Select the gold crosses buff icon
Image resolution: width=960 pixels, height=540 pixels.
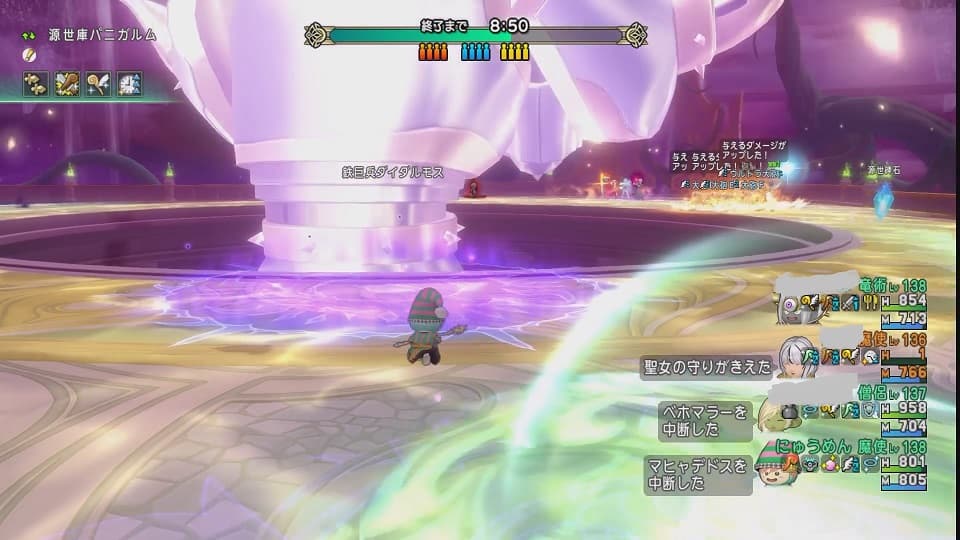36,83
